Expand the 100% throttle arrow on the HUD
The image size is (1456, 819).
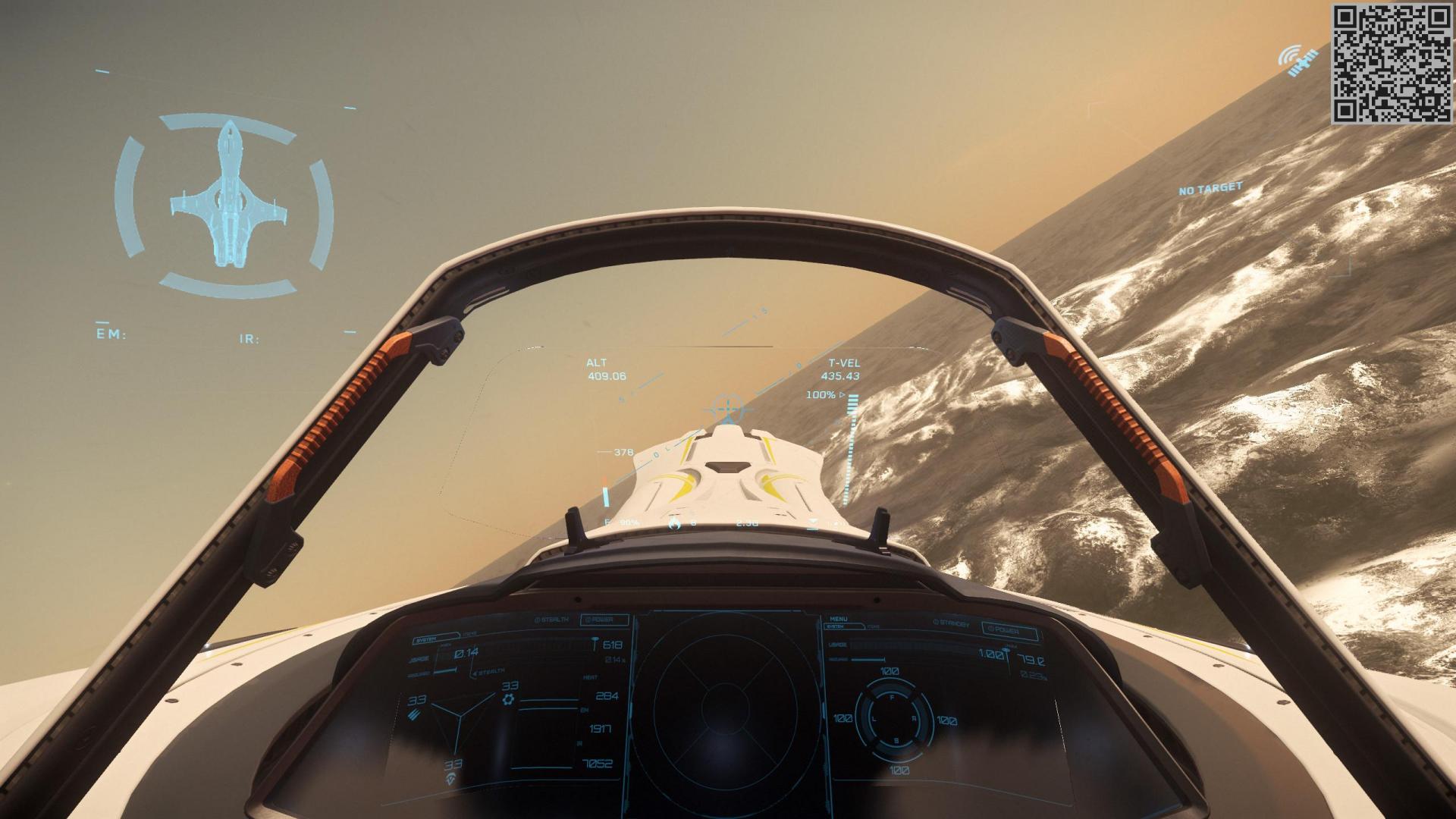(x=842, y=394)
